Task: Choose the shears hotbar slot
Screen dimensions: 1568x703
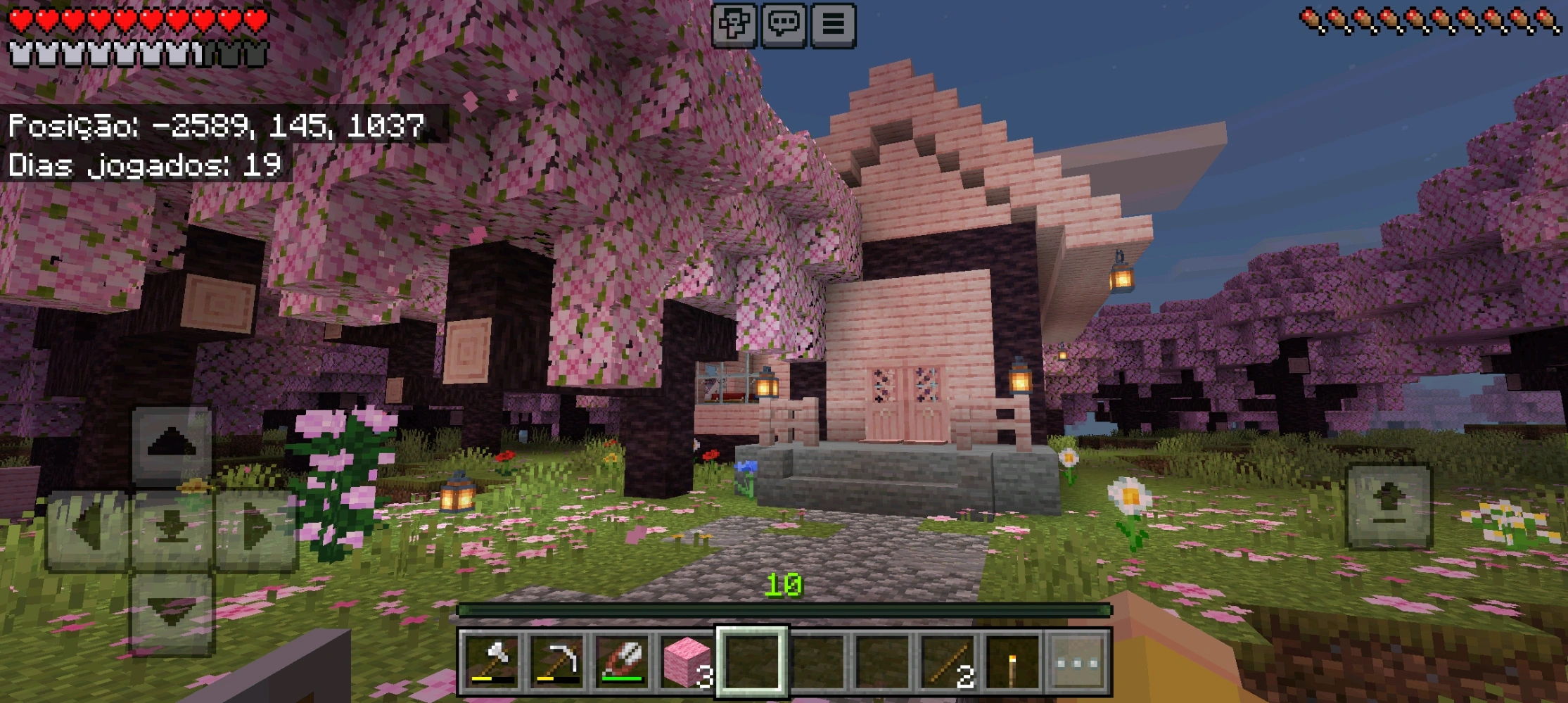Action: point(622,661)
